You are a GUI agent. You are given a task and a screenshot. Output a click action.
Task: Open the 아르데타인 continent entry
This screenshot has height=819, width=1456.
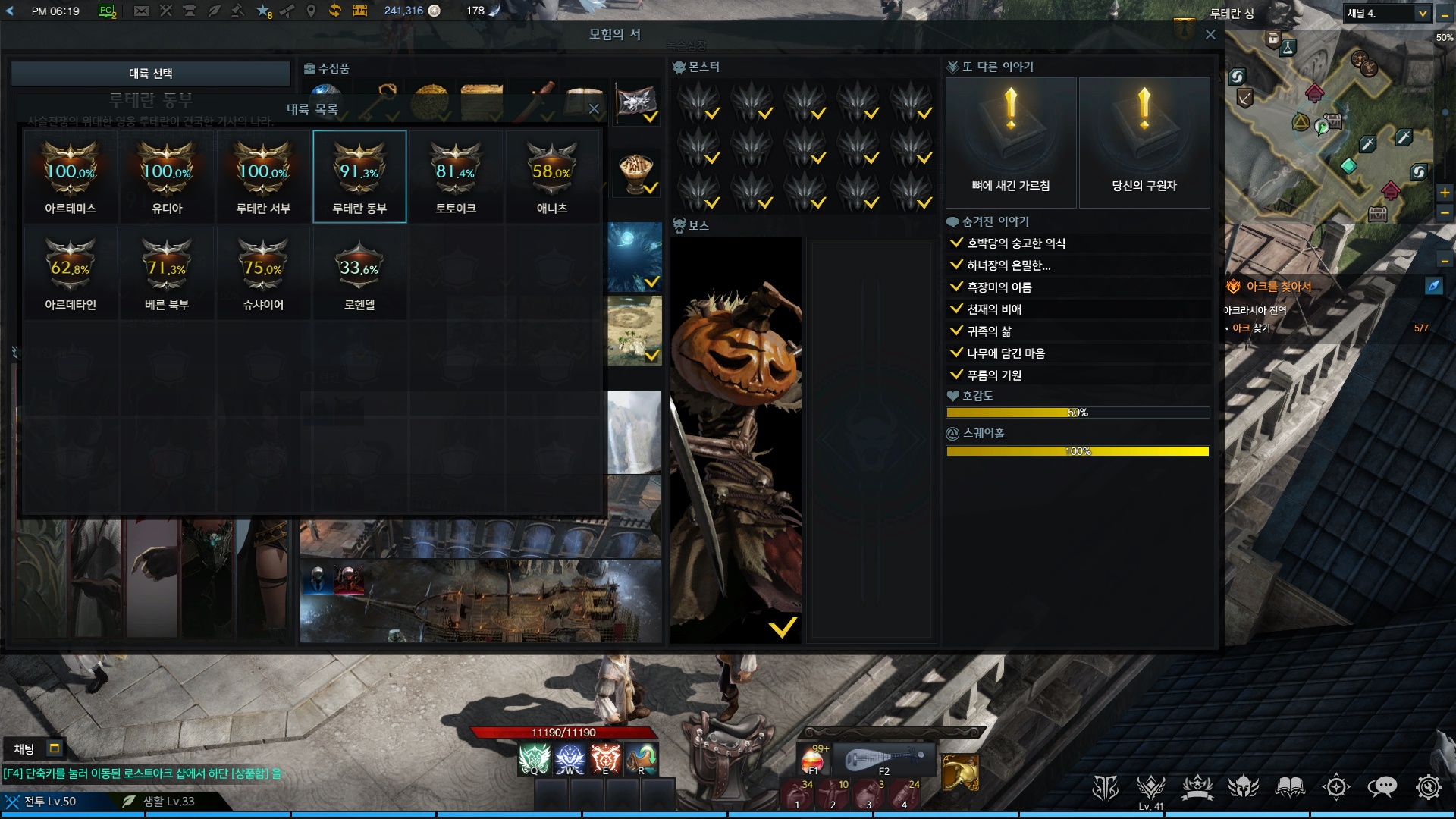point(71,273)
